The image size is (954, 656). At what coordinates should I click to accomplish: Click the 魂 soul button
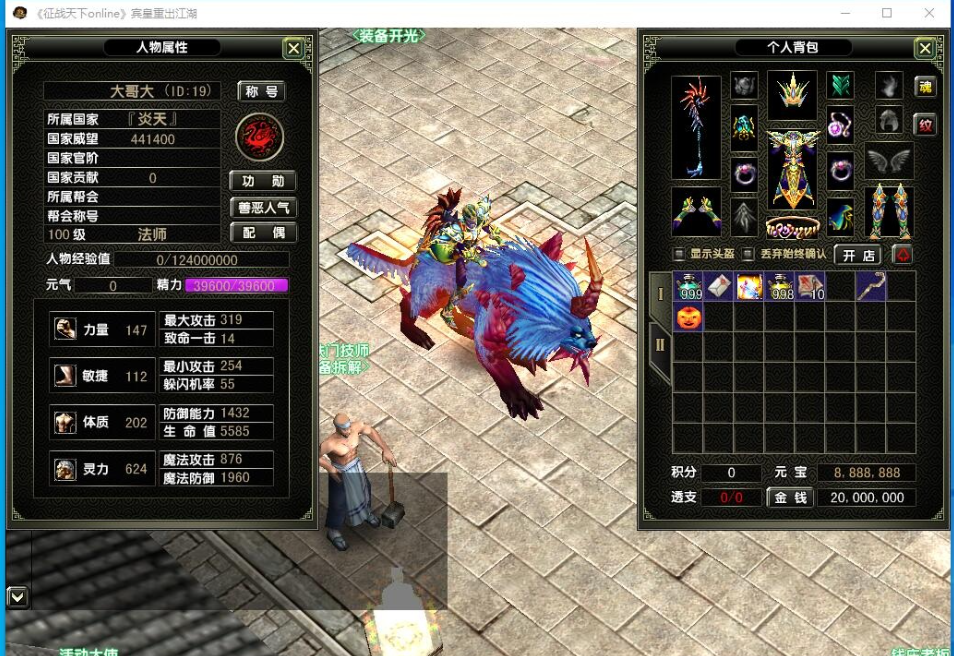pos(925,87)
